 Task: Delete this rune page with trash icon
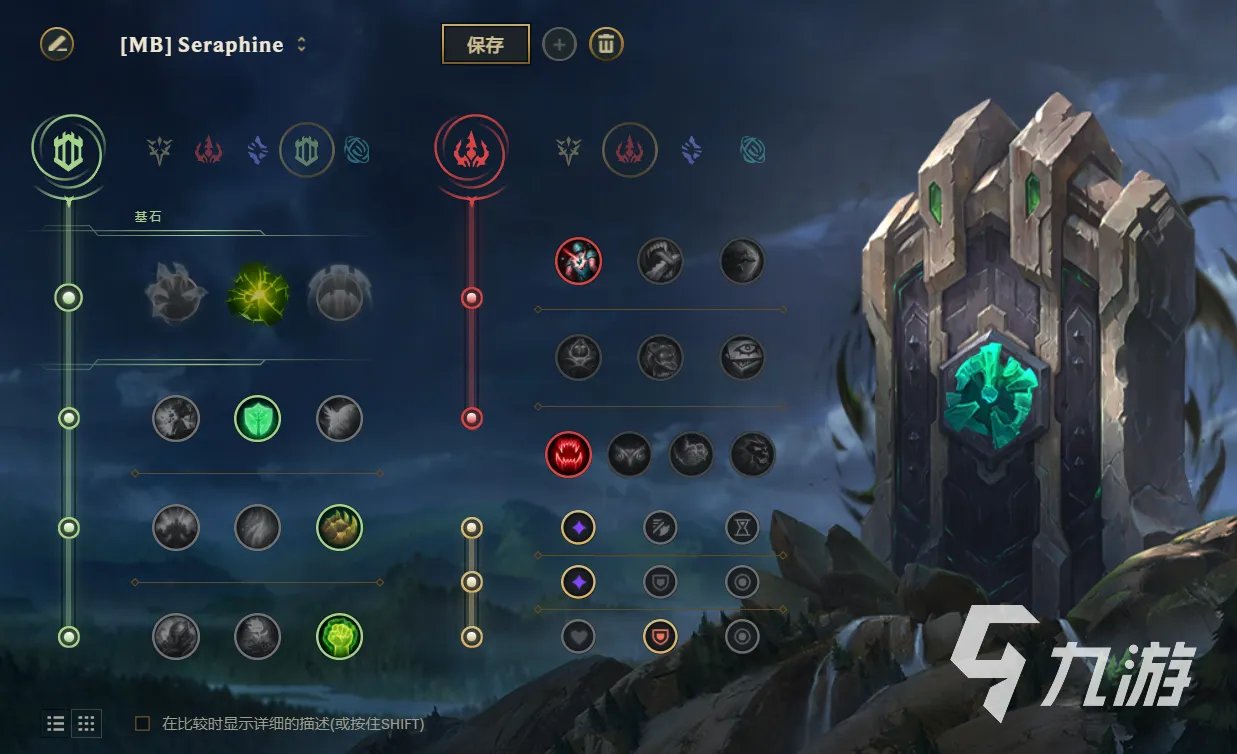606,44
